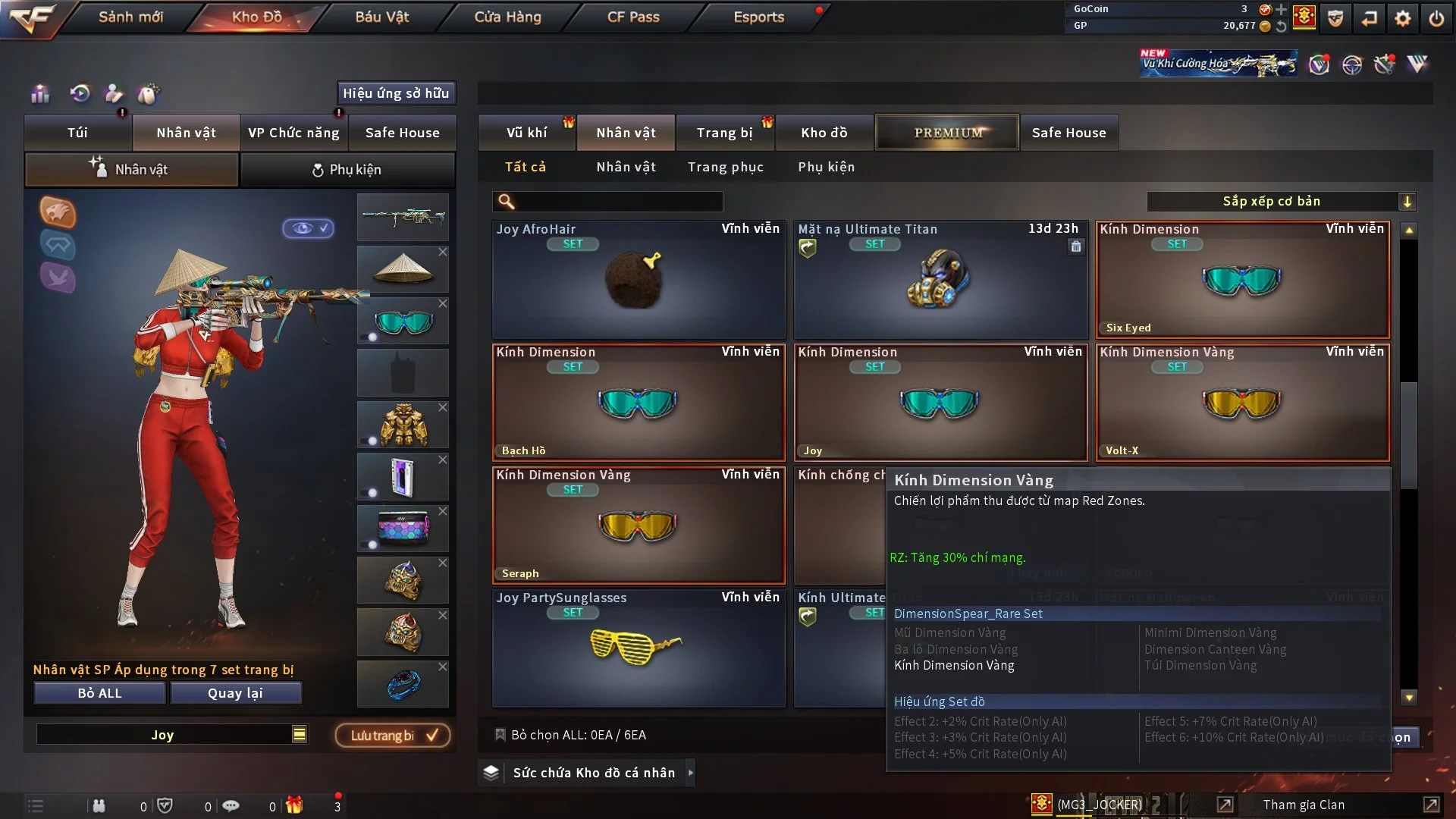
Task: Switch to the Cửa Hàng shop tab
Action: (507, 17)
